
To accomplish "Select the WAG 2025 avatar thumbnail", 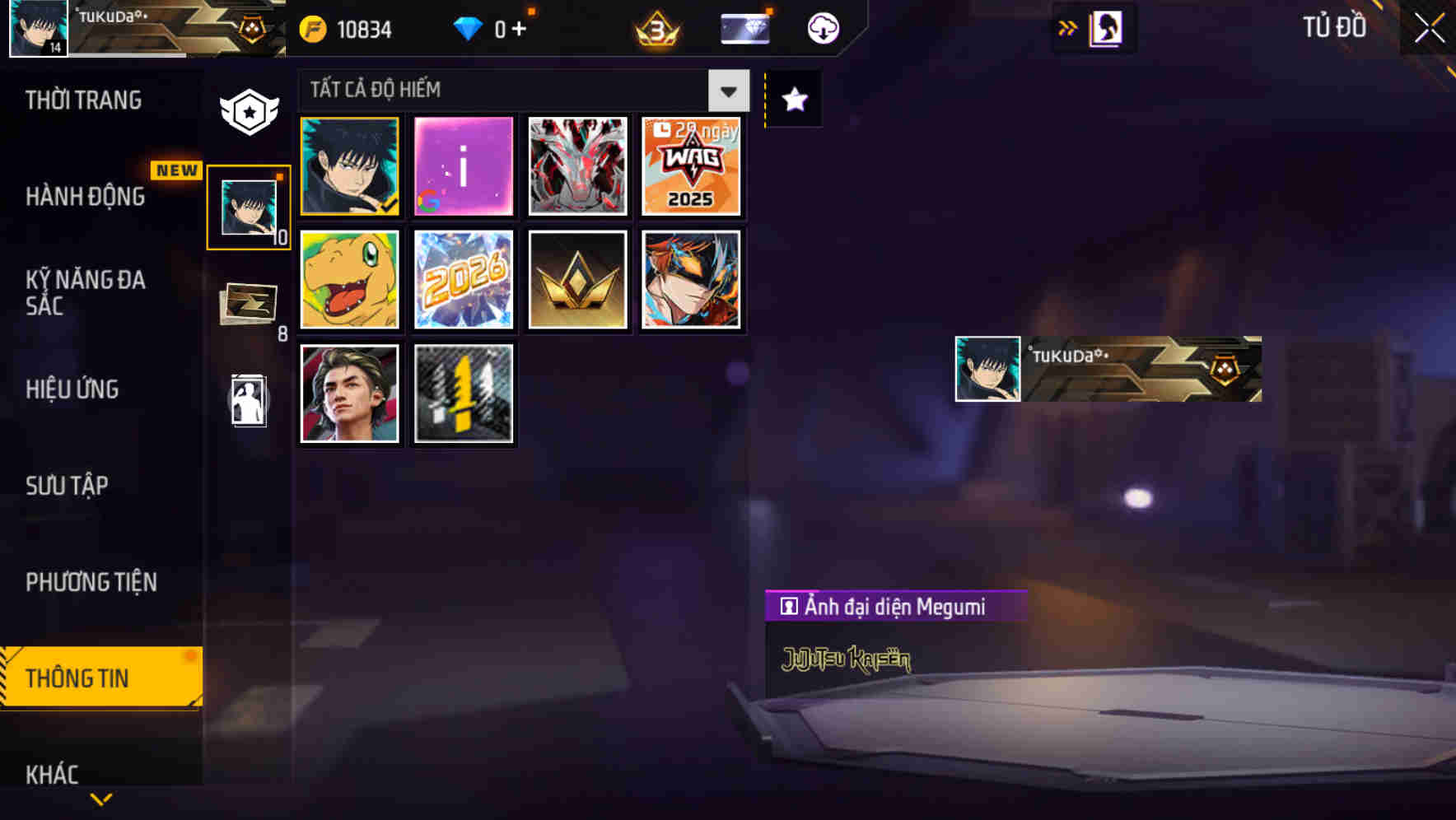I will (692, 166).
